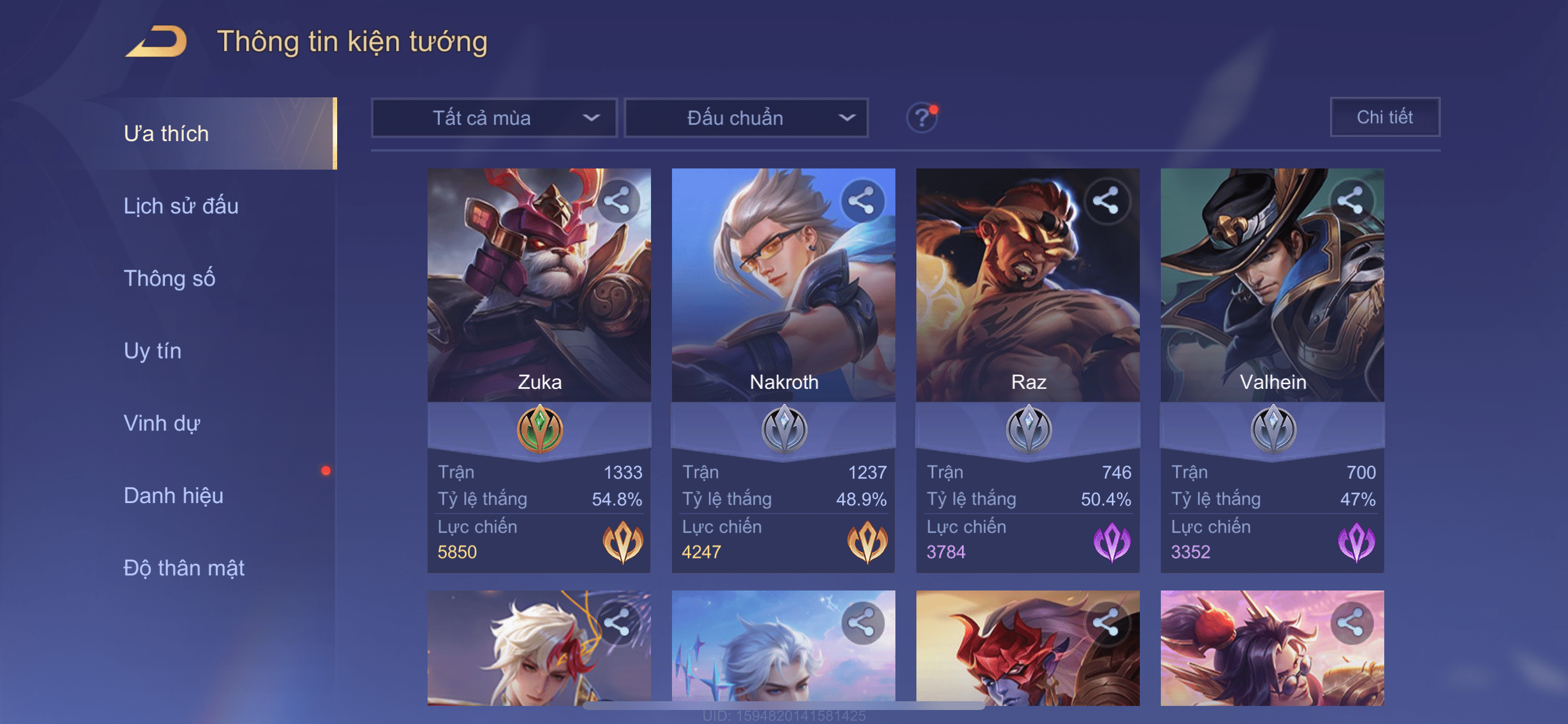The width and height of the screenshot is (1568, 724).
Task: Switch to Độ thân mật tab
Action: tap(184, 568)
